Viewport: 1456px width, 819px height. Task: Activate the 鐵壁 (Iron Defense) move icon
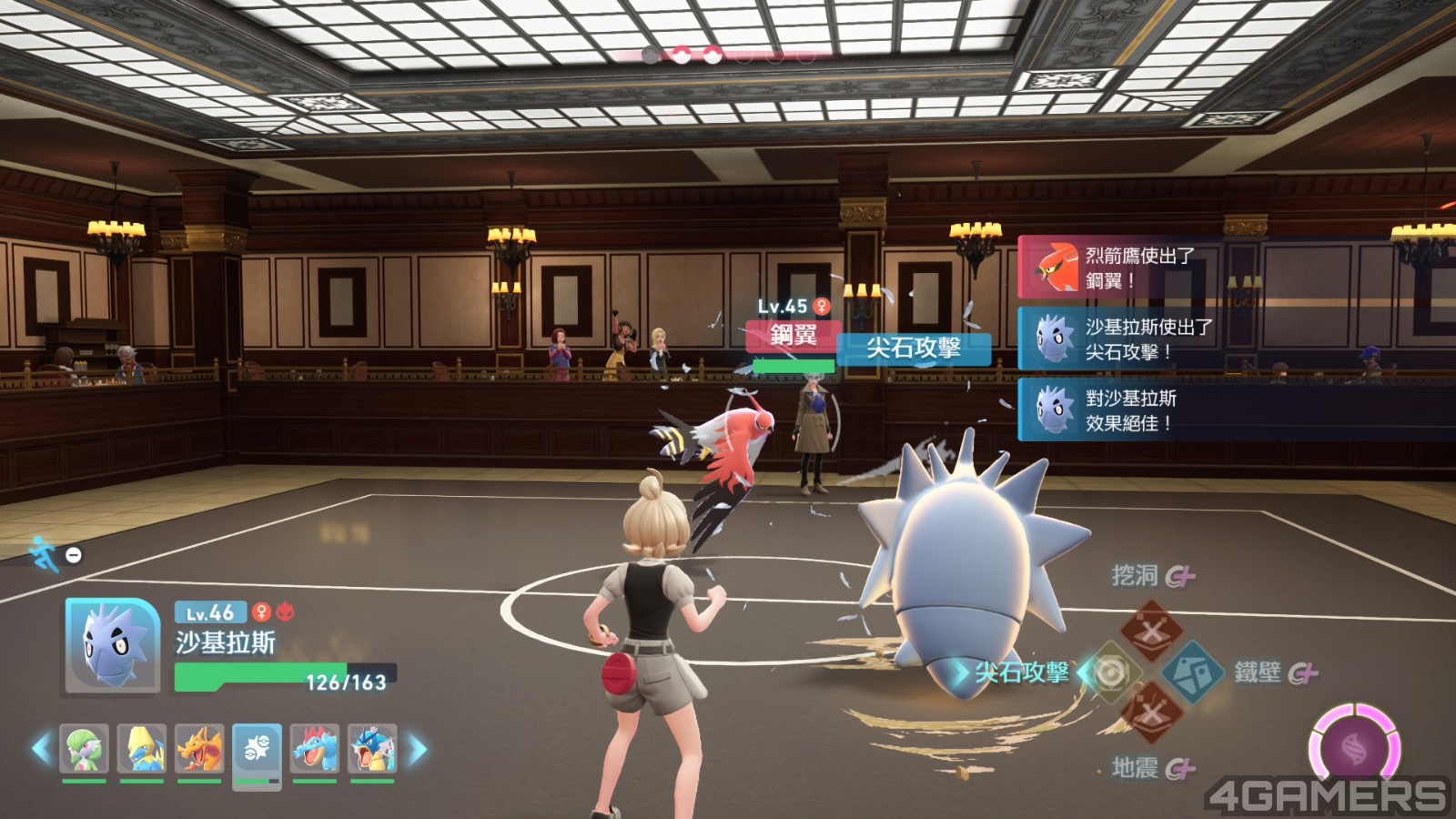pos(1192,672)
